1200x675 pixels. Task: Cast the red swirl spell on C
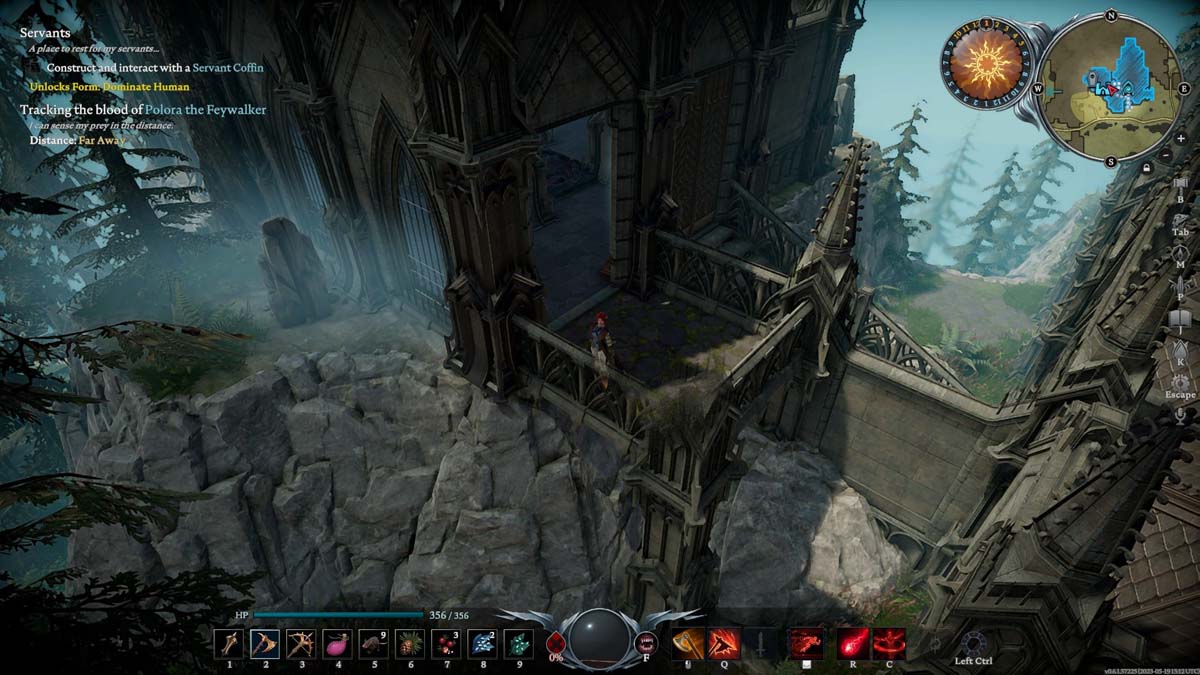point(889,643)
